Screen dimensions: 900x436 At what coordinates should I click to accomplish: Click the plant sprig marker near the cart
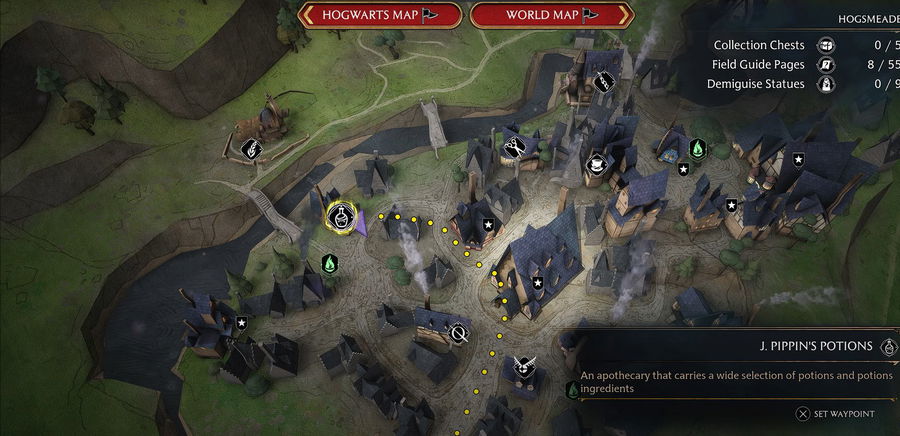(x=253, y=148)
